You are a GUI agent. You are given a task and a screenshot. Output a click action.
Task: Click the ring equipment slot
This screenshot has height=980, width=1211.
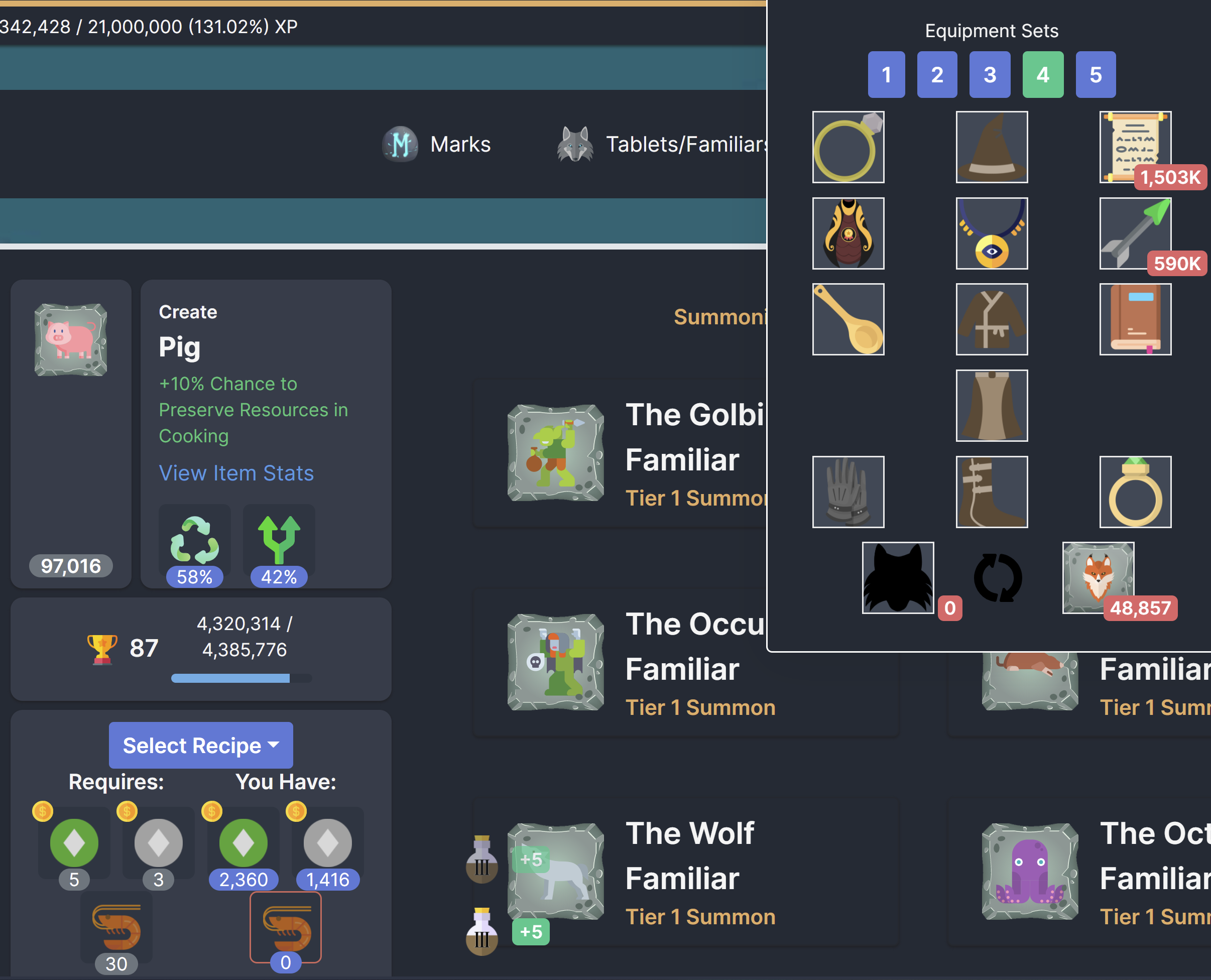coord(848,147)
